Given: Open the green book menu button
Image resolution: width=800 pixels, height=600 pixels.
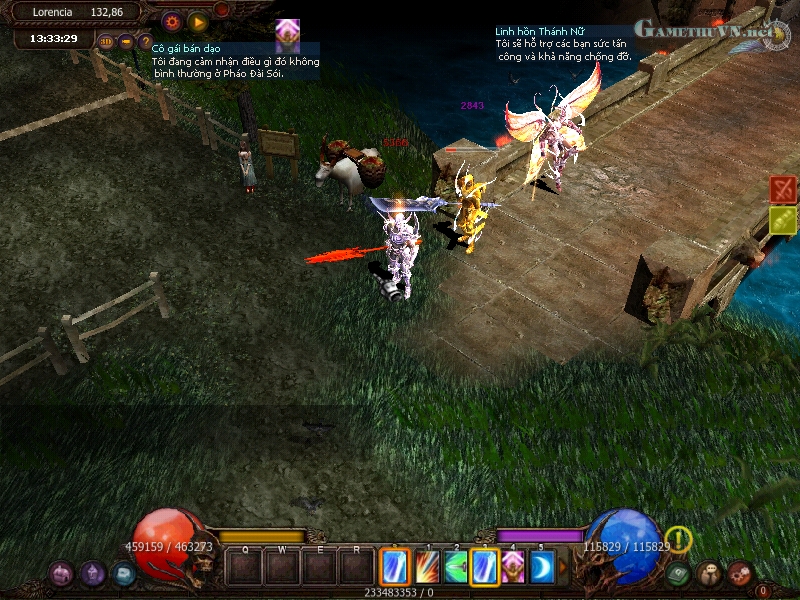Looking at the screenshot, I should point(679,574).
